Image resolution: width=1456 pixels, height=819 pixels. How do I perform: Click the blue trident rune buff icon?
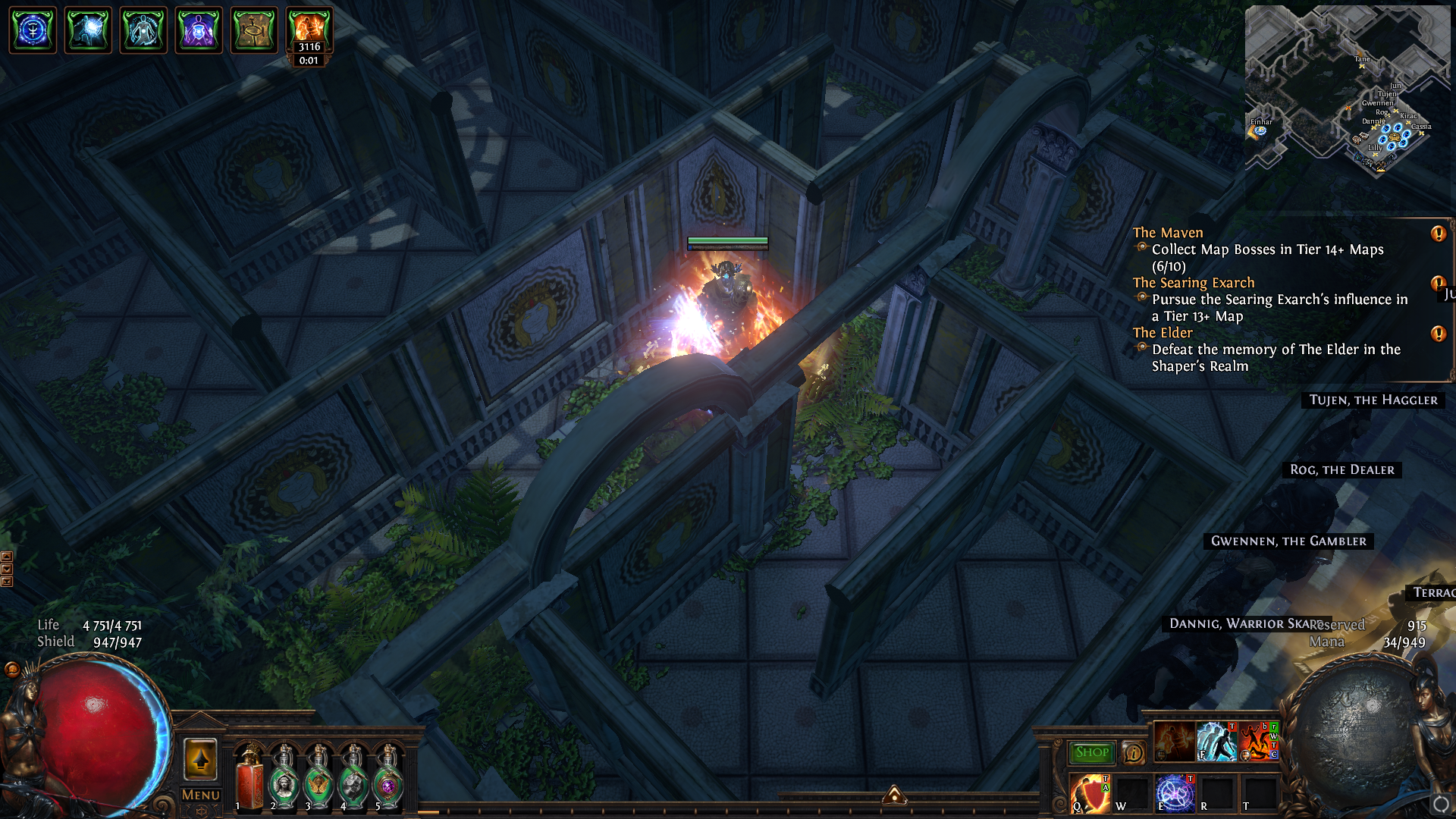click(x=33, y=30)
